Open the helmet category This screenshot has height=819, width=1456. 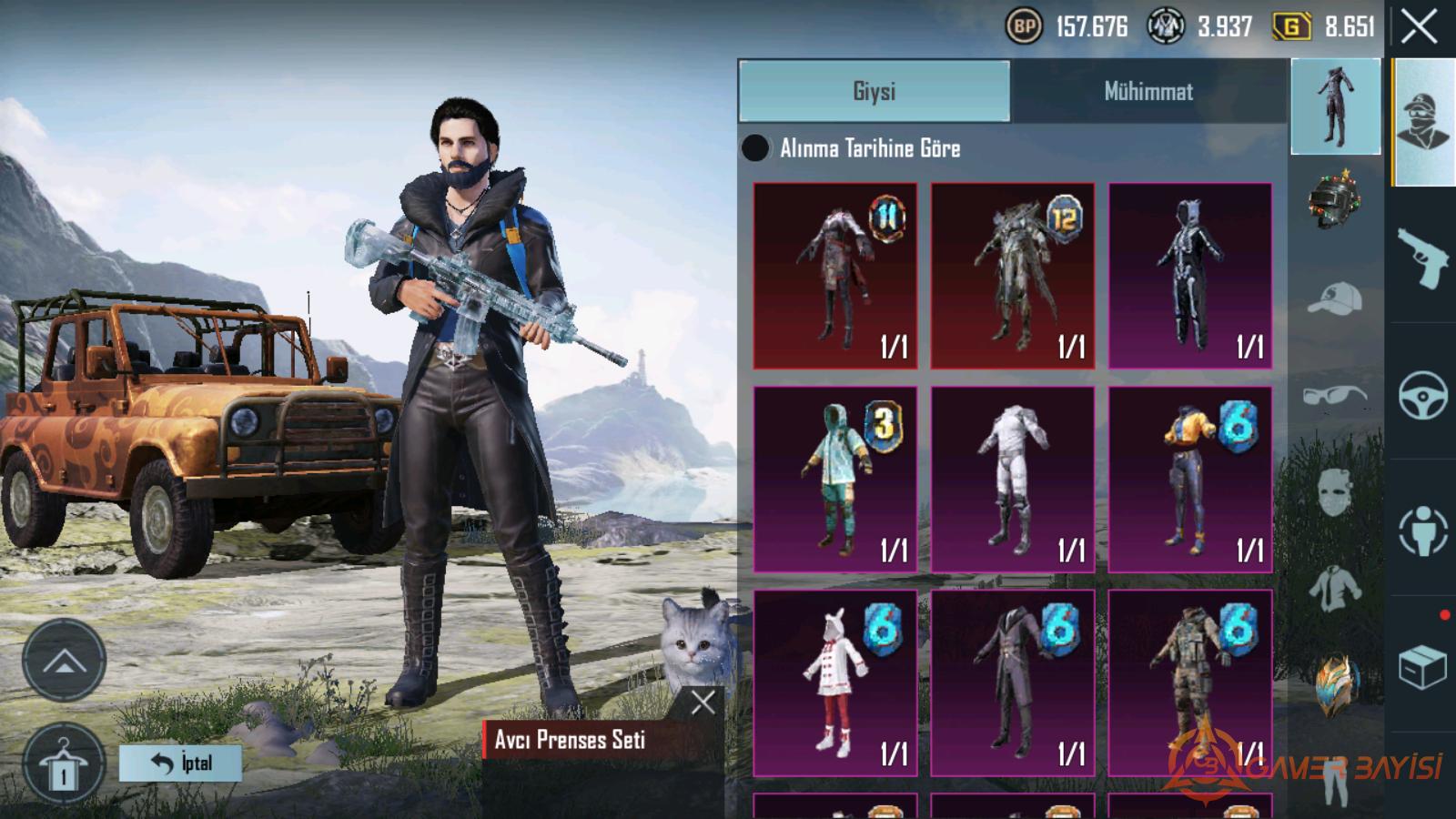click(x=1334, y=198)
